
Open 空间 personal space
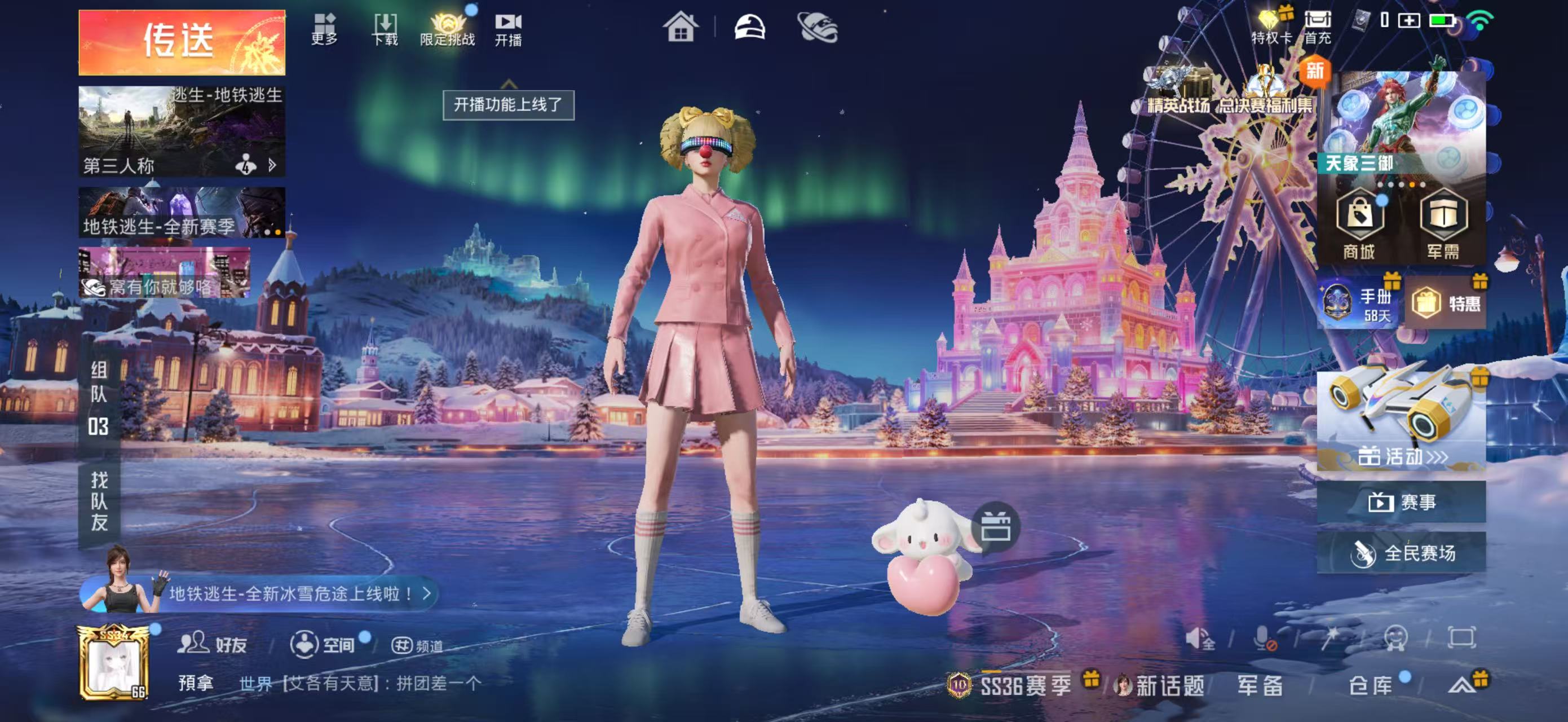pyautogui.click(x=323, y=644)
